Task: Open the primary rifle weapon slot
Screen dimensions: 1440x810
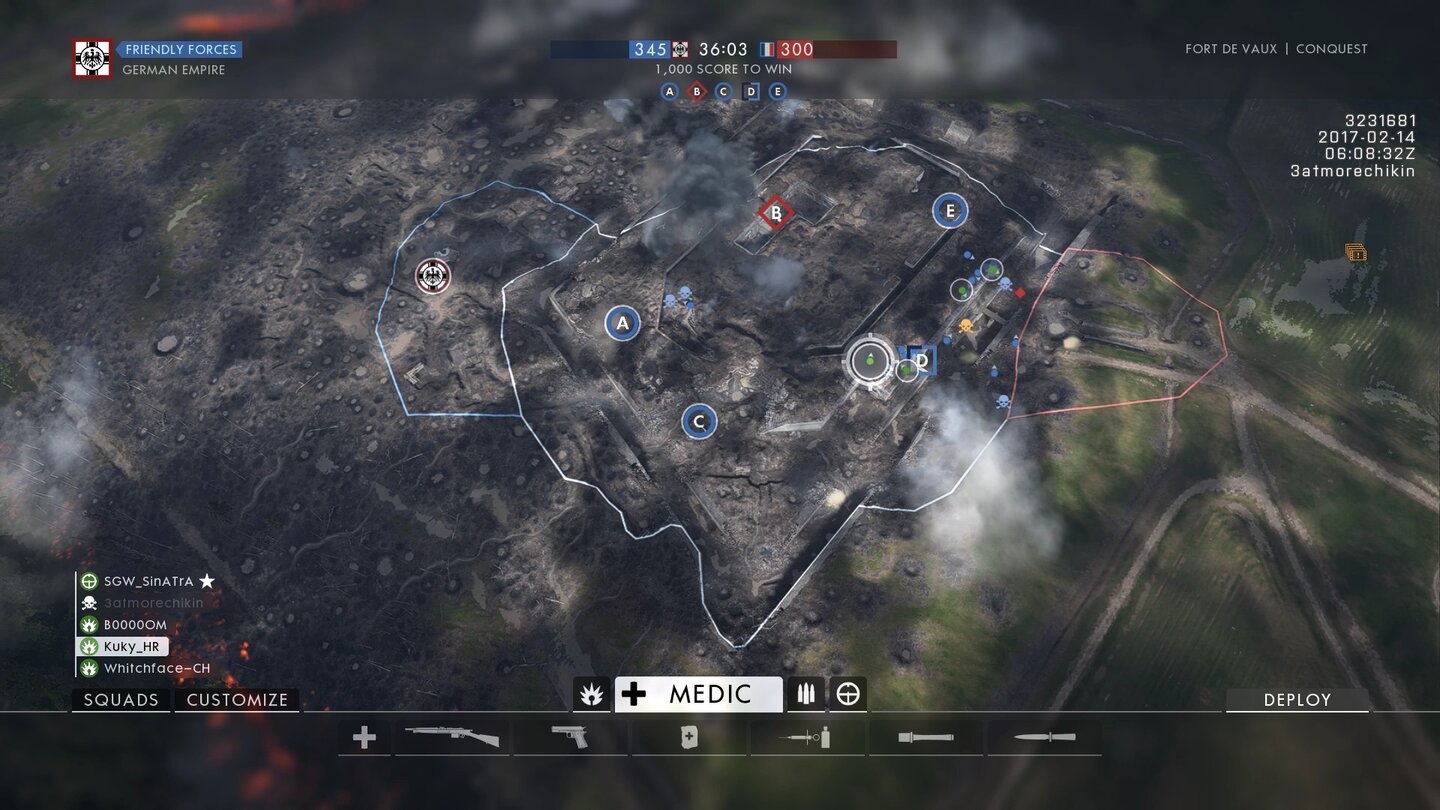Action: tap(452, 737)
